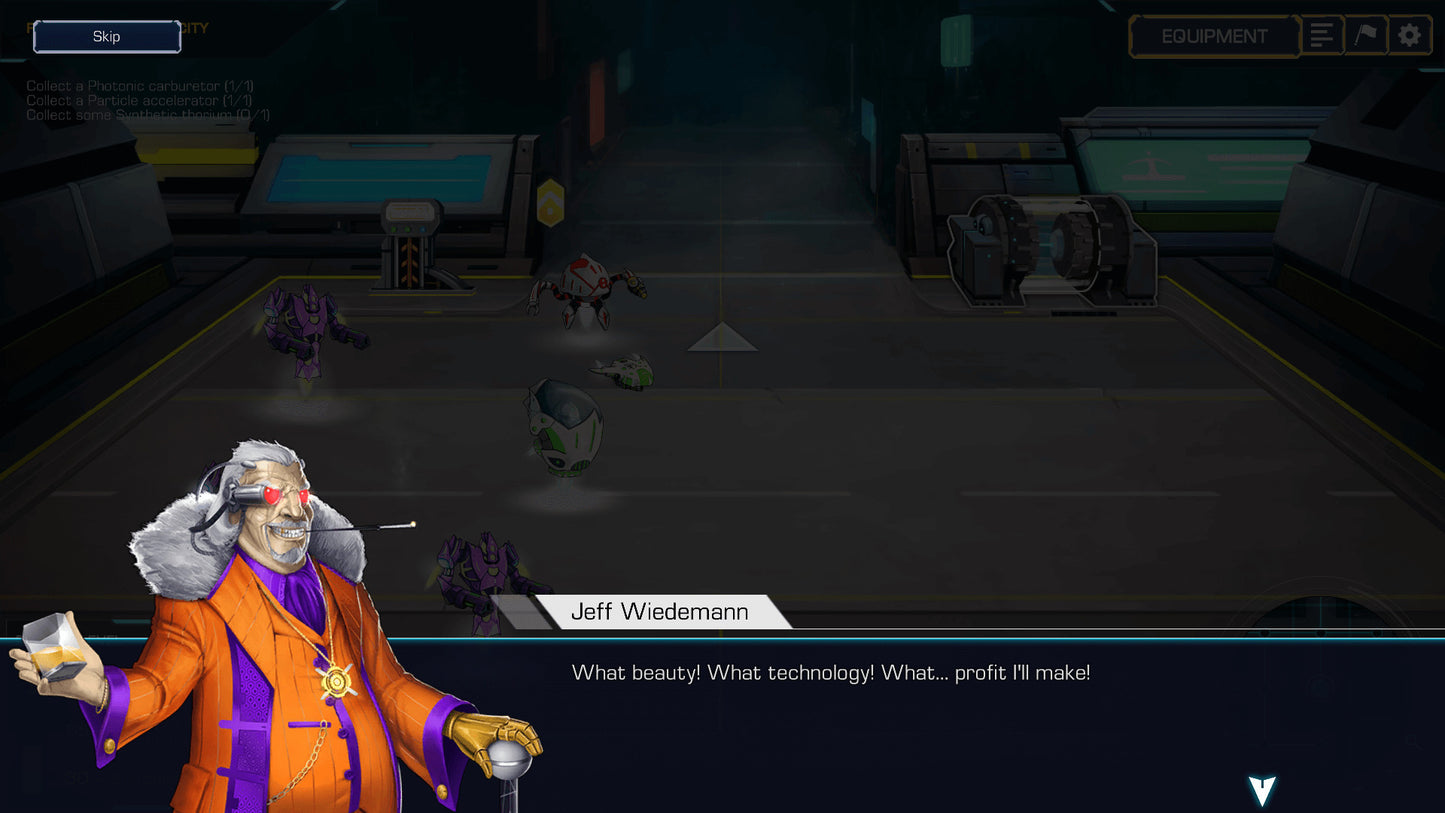
Task: Click the white directional arrow on the floor
Action: pos(722,338)
